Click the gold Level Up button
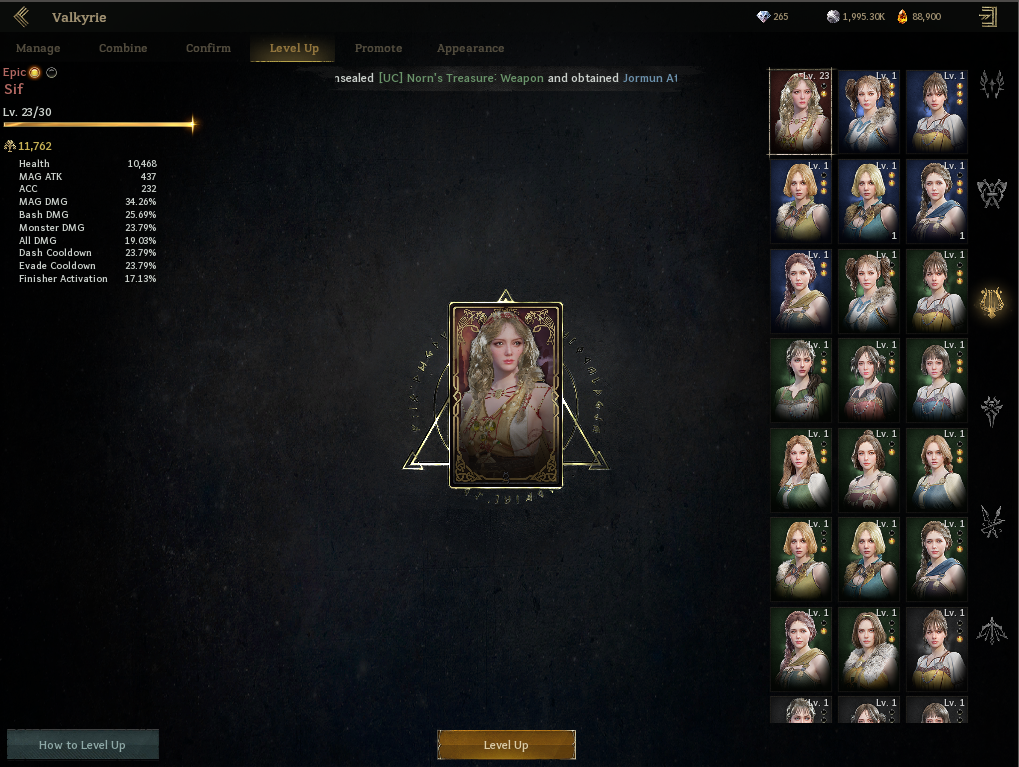The image size is (1019, 767). click(506, 745)
